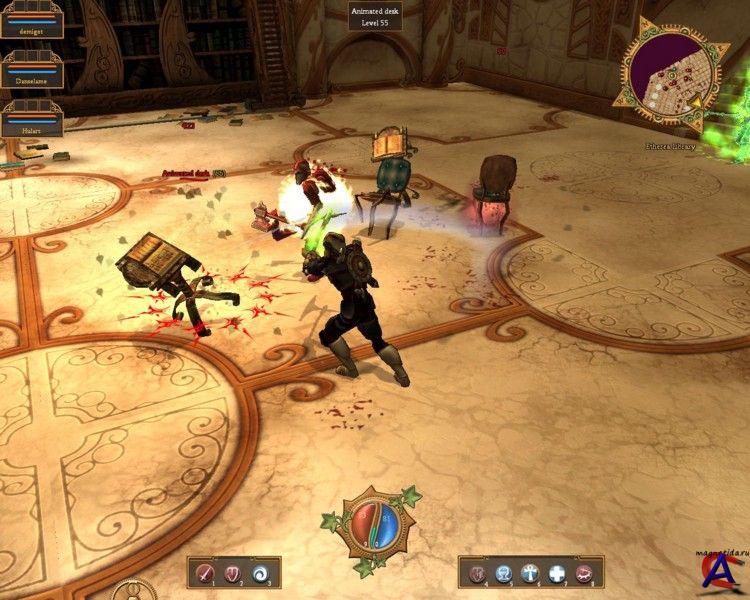The image size is (750, 600).
Task: Trigger the blue swirl ability in slot 3
Action: pyautogui.click(x=261, y=573)
